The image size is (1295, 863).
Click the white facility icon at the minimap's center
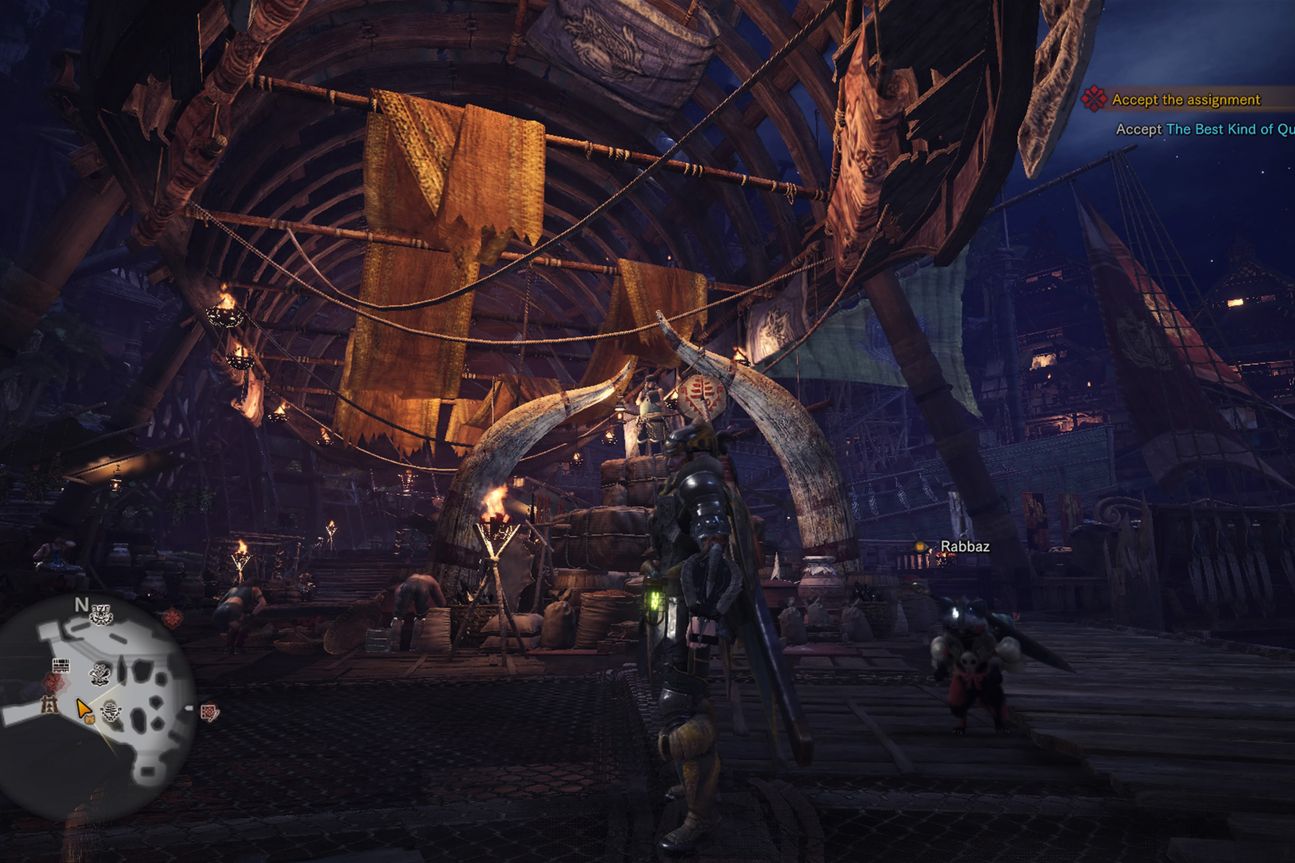pyautogui.click(x=100, y=675)
